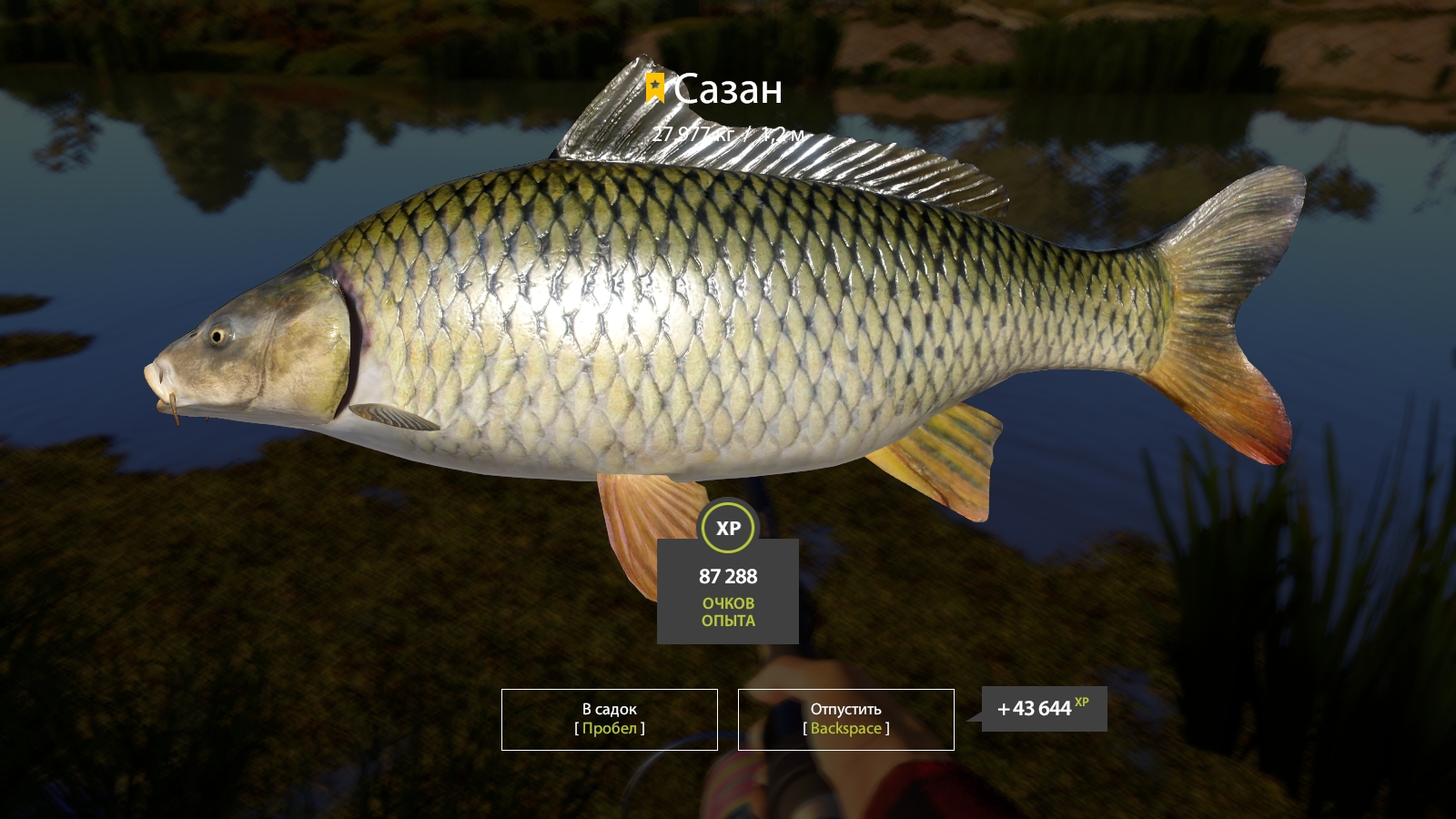Click the Backspace hotkey label

click(844, 728)
